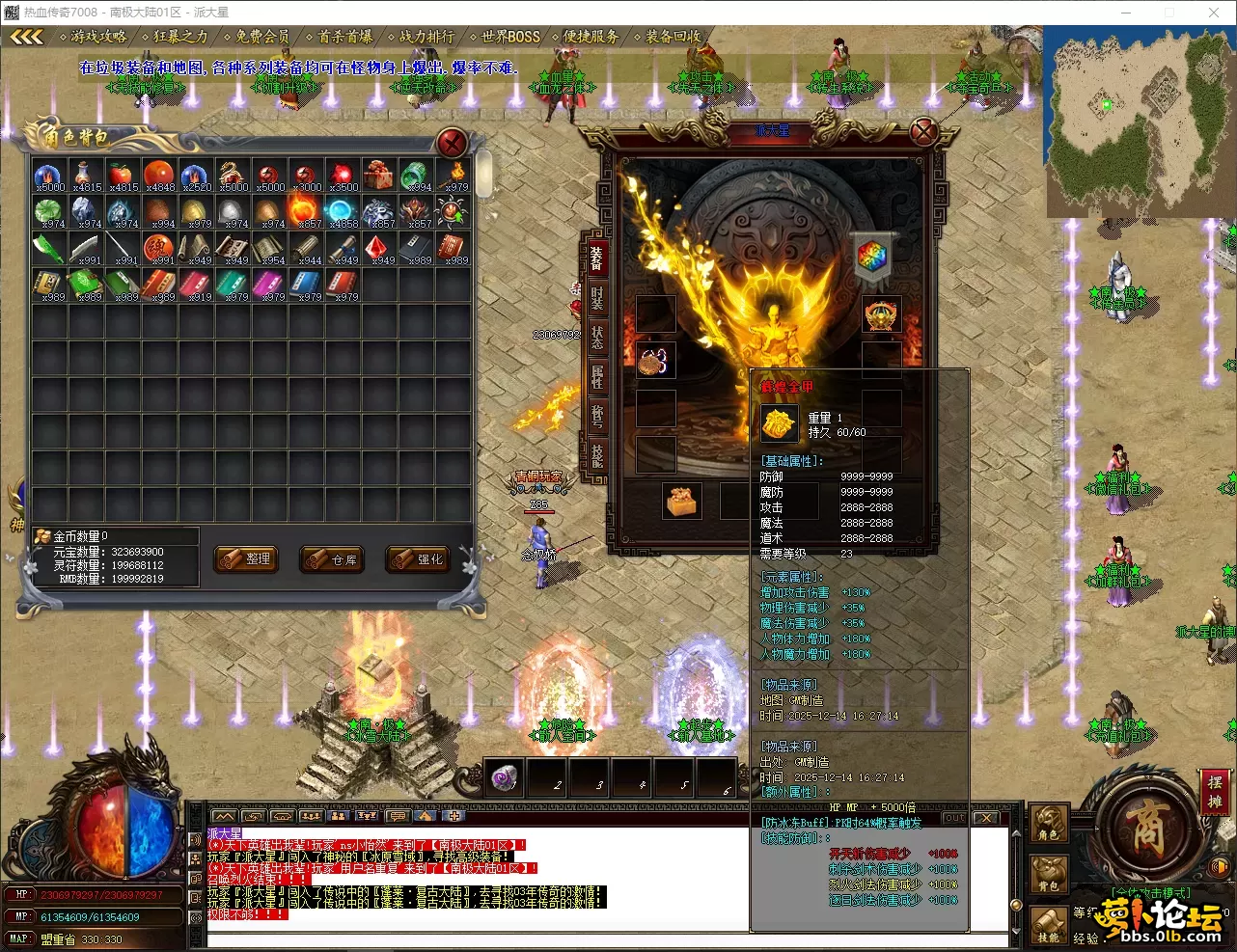This screenshot has width=1237, height=952.
Task: Close the 角色背包 inventory window
Action: pyautogui.click(x=452, y=144)
